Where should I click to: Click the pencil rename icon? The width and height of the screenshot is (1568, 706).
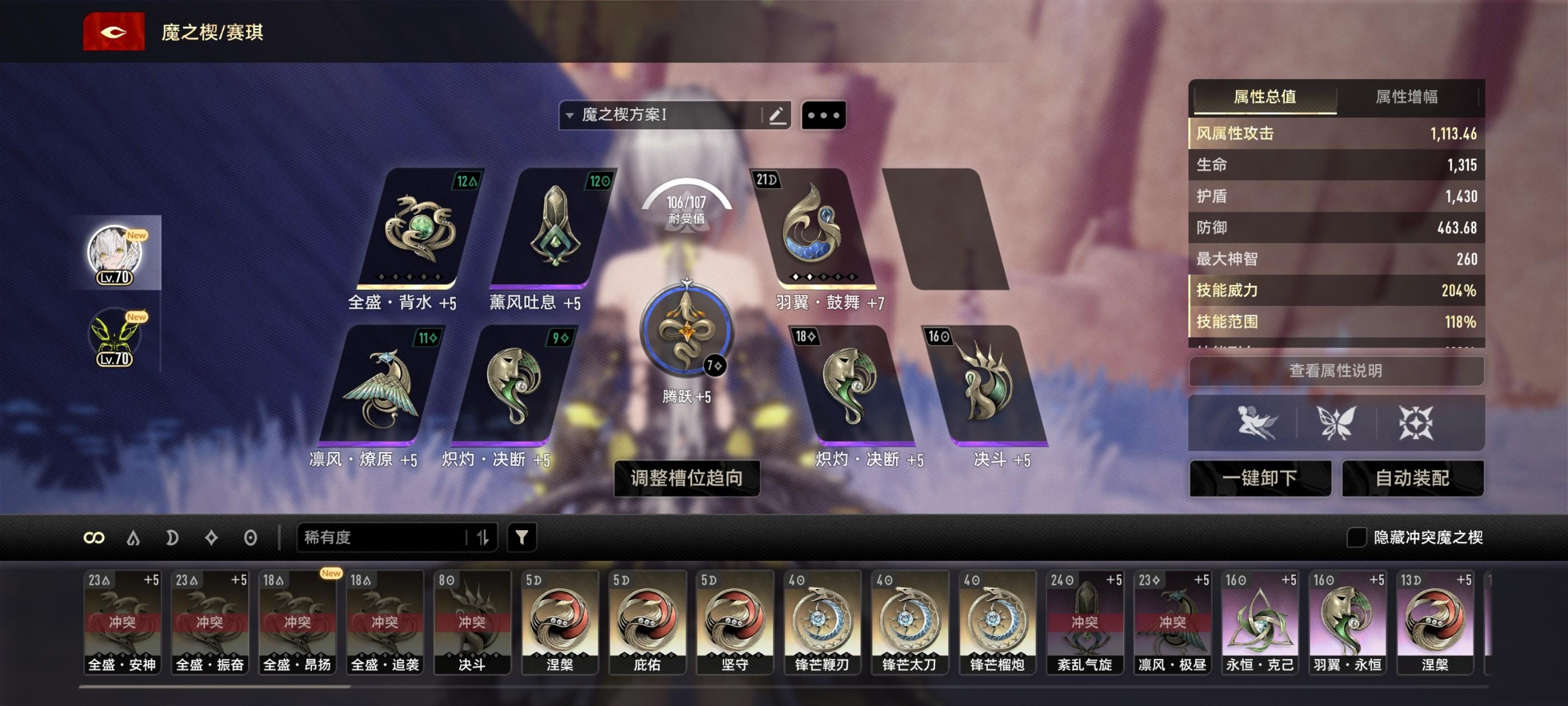776,115
